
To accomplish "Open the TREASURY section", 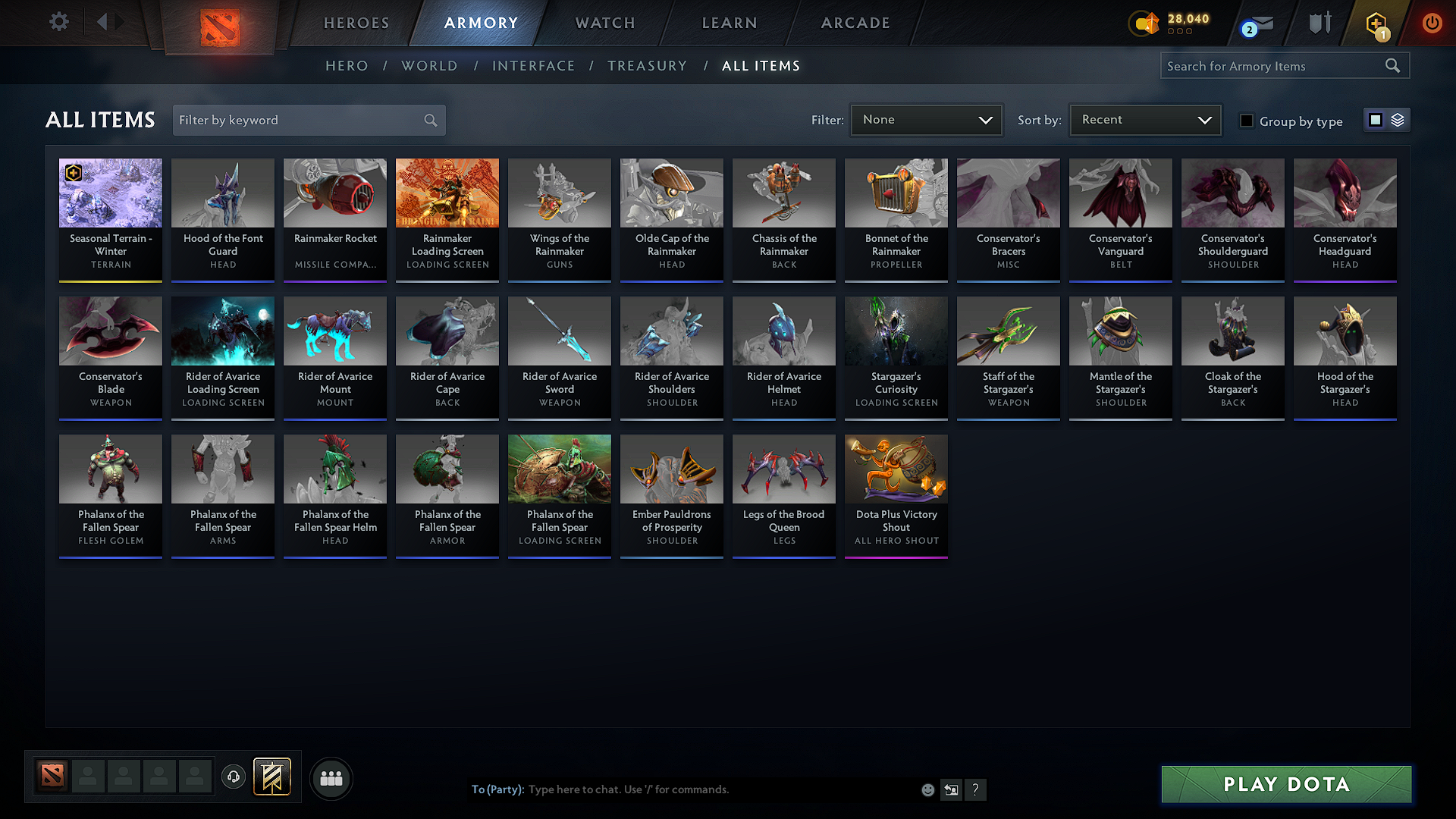I will 647,65.
